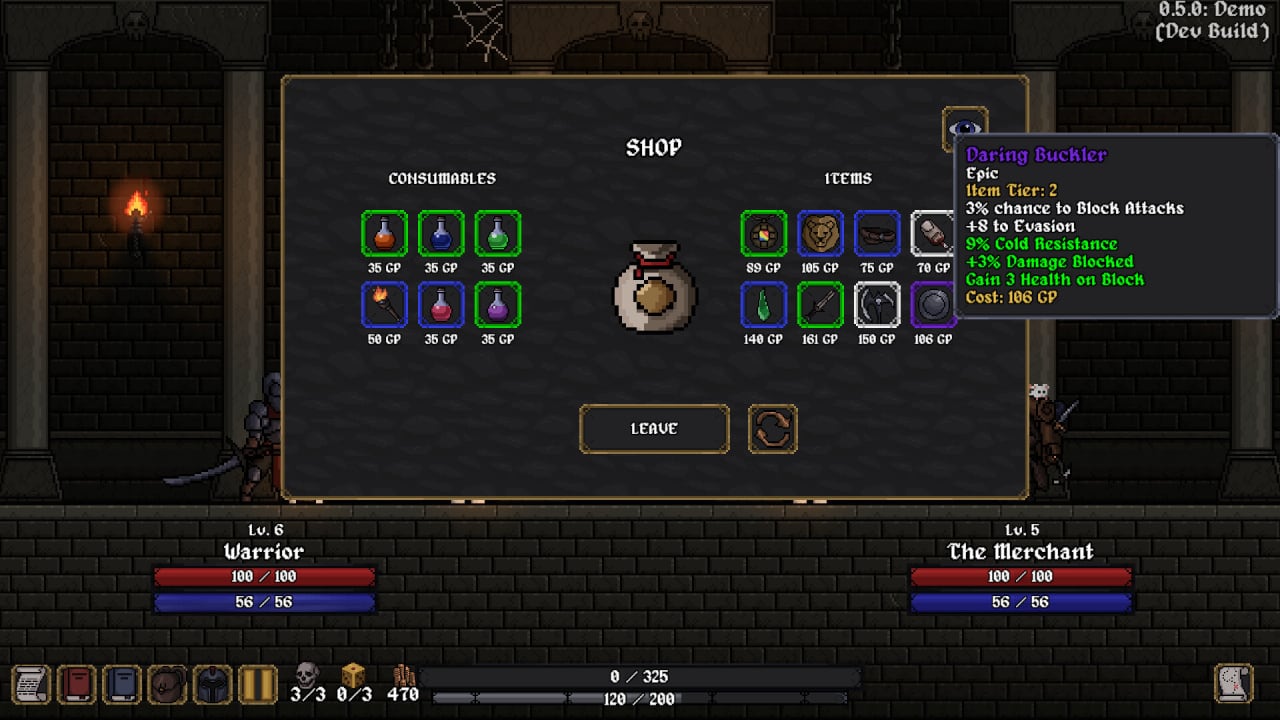Purchase the dark sword for 161 GP
The width and height of the screenshot is (1280, 720).
pos(820,305)
